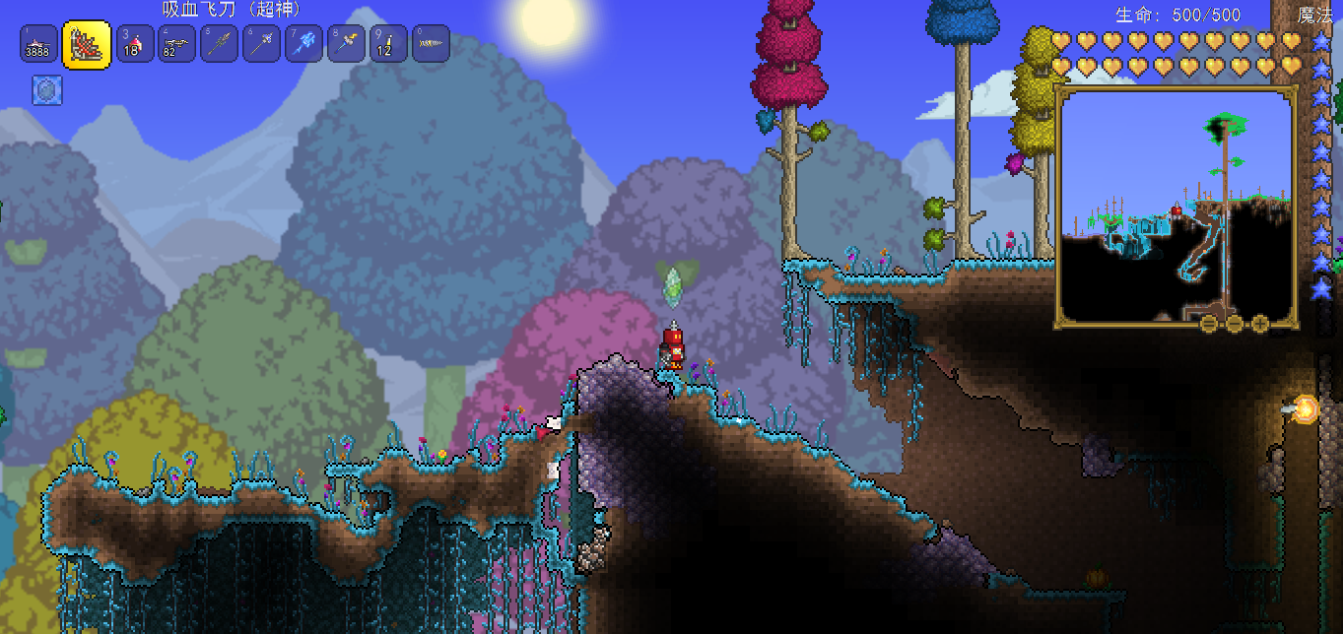Click the blue buff icon below the hotbar
The width and height of the screenshot is (1343, 634).
pyautogui.click(x=47, y=91)
